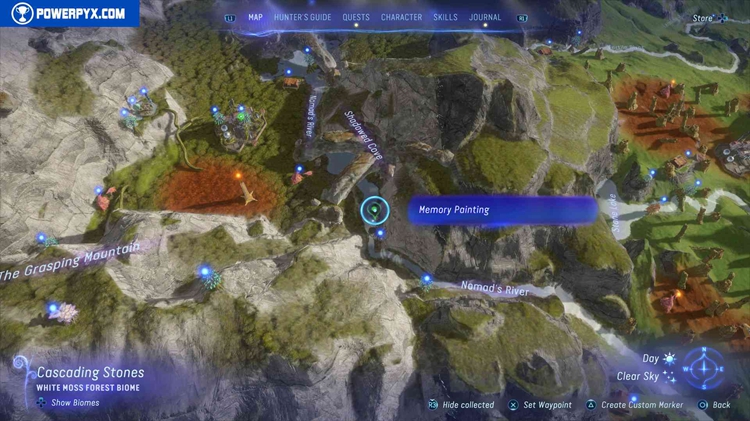Open the Quests tab

[356, 17]
